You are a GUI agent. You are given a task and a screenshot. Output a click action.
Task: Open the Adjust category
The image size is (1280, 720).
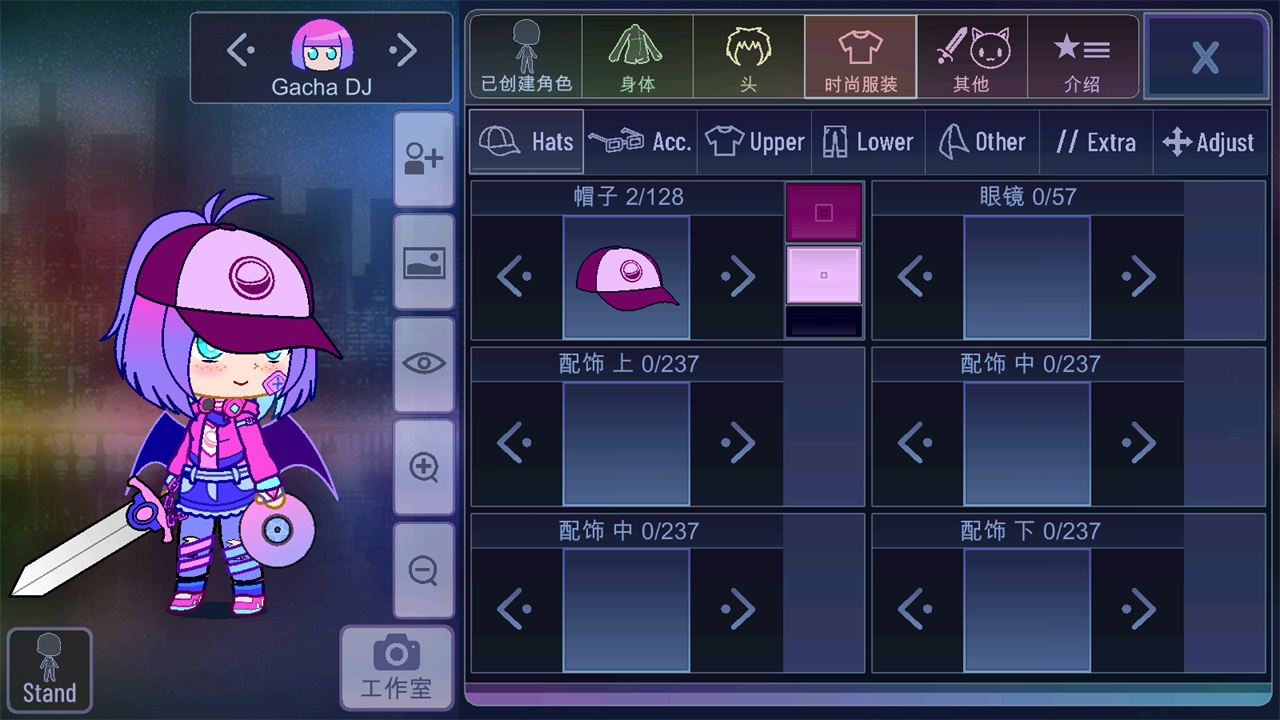tap(1210, 141)
